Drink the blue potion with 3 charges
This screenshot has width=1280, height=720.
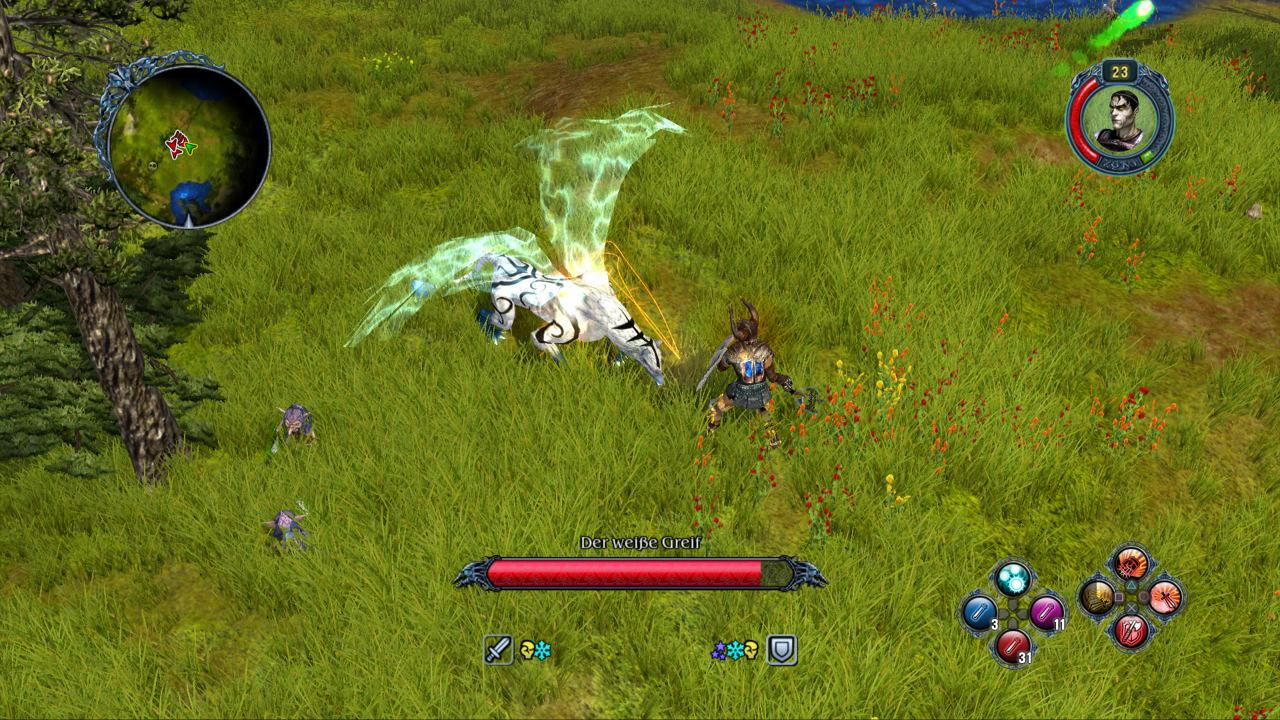(979, 612)
